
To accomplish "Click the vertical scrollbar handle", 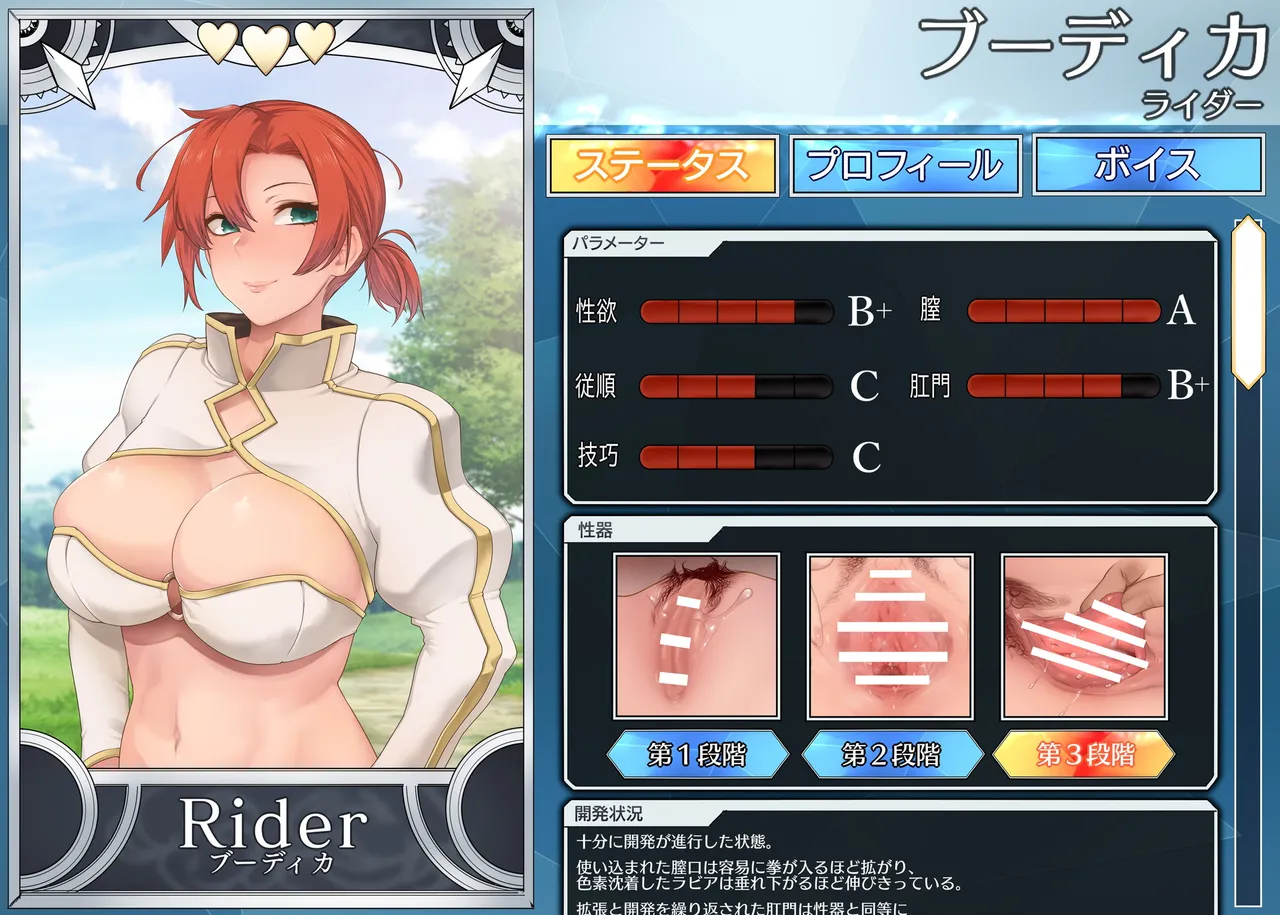I will click(x=1248, y=302).
